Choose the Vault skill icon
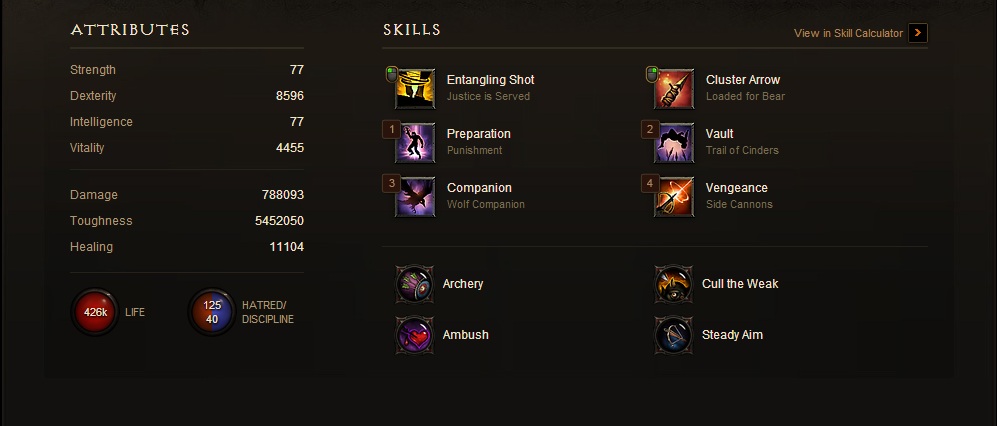Viewport: 997px width, 426px height. tap(674, 143)
